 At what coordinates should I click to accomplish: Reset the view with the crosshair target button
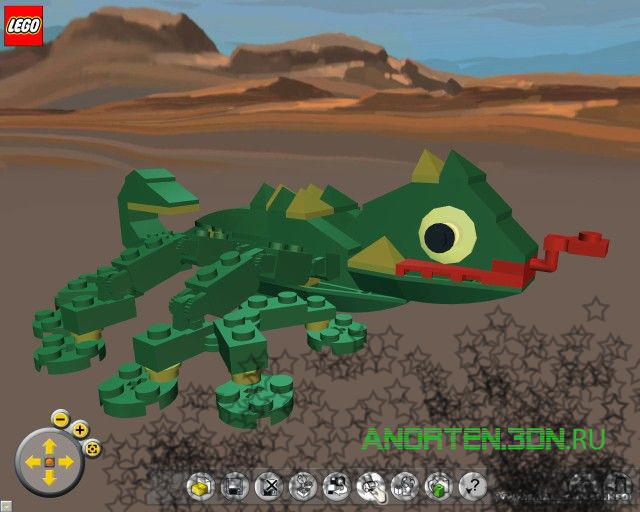coord(92,448)
